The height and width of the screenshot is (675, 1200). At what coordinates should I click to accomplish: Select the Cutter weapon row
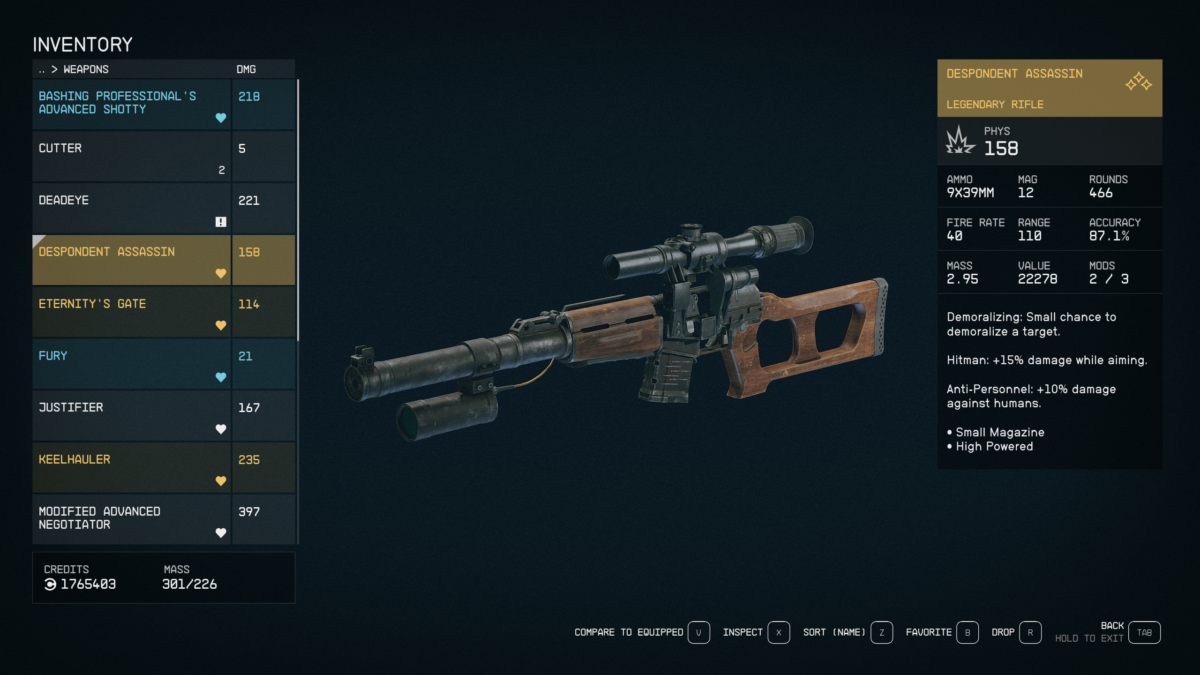[x=132, y=156]
